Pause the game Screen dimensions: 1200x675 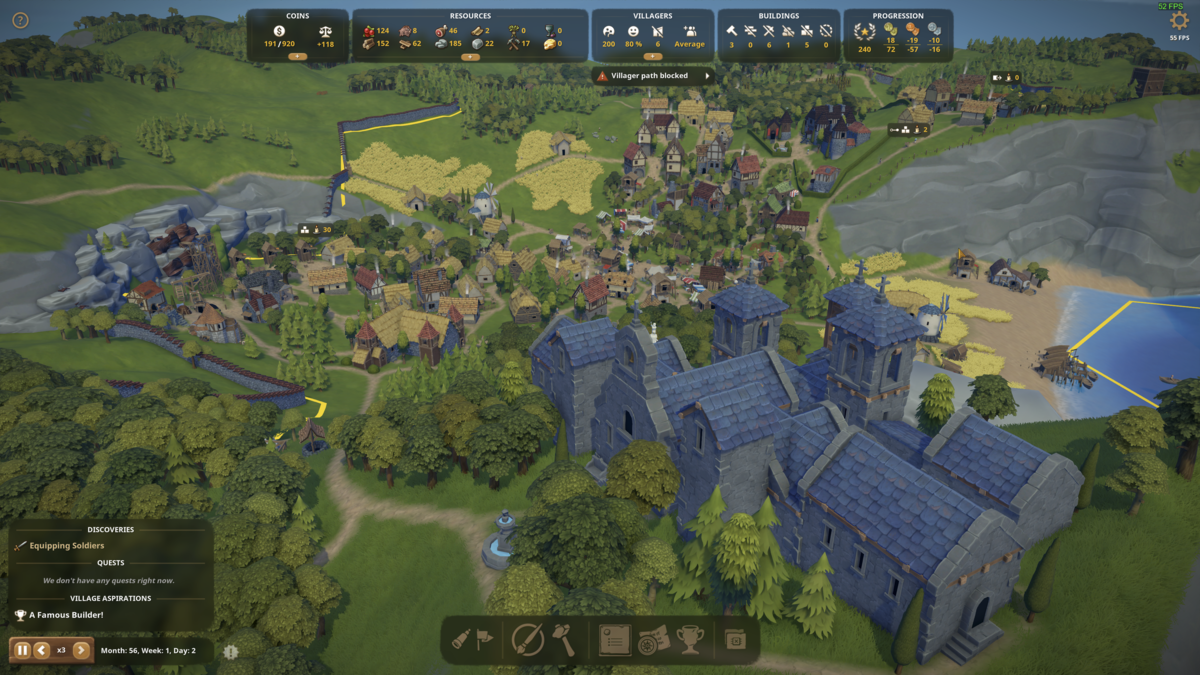tap(22, 650)
